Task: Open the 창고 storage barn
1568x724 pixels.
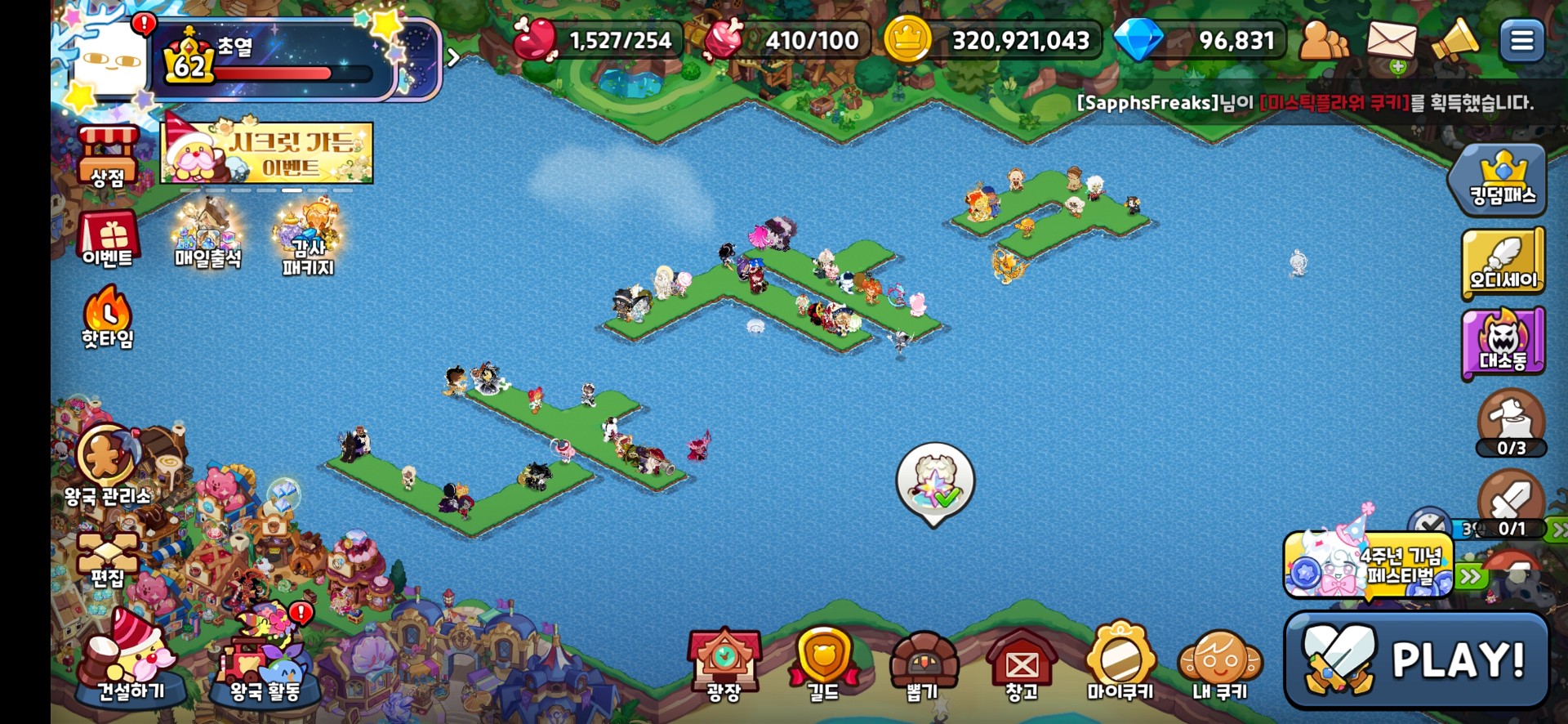Action: click(x=1022, y=664)
